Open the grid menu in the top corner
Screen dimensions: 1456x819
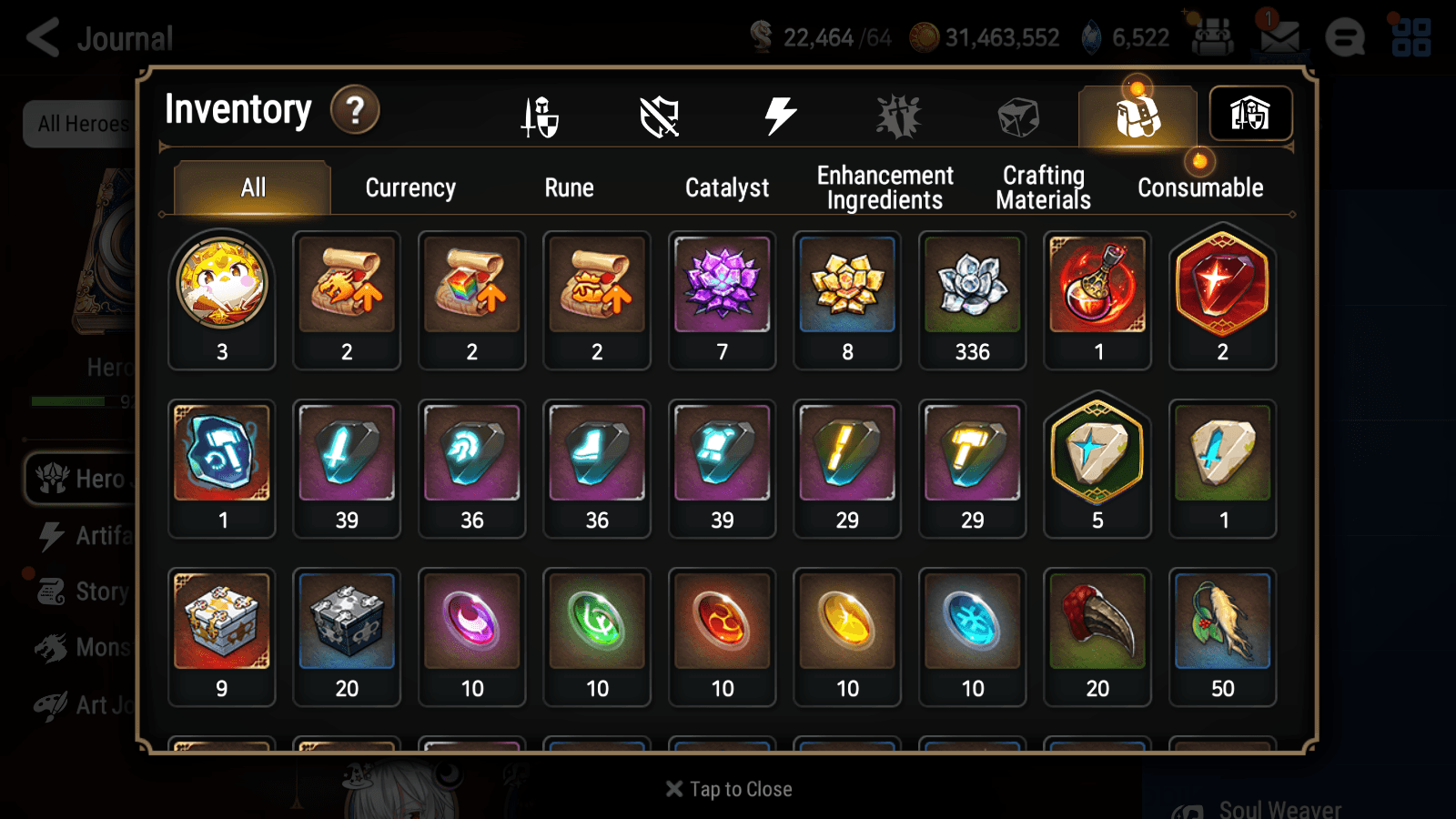1412,36
